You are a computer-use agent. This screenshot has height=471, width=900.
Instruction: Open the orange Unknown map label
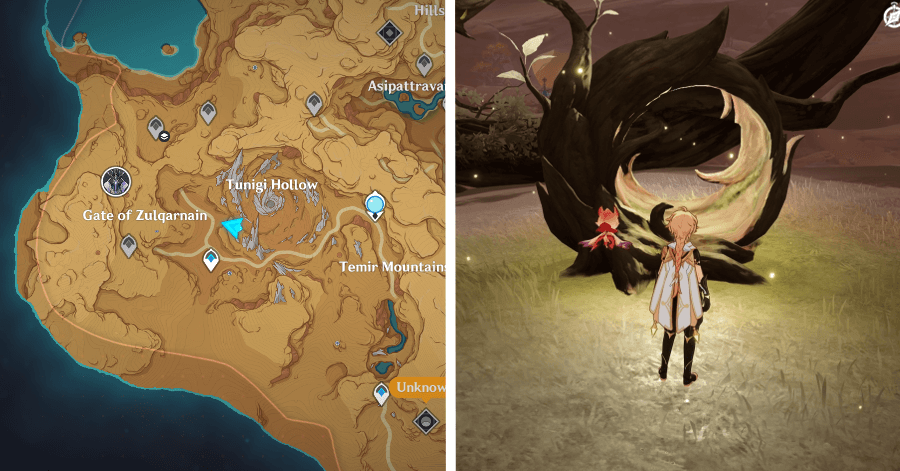point(421,387)
